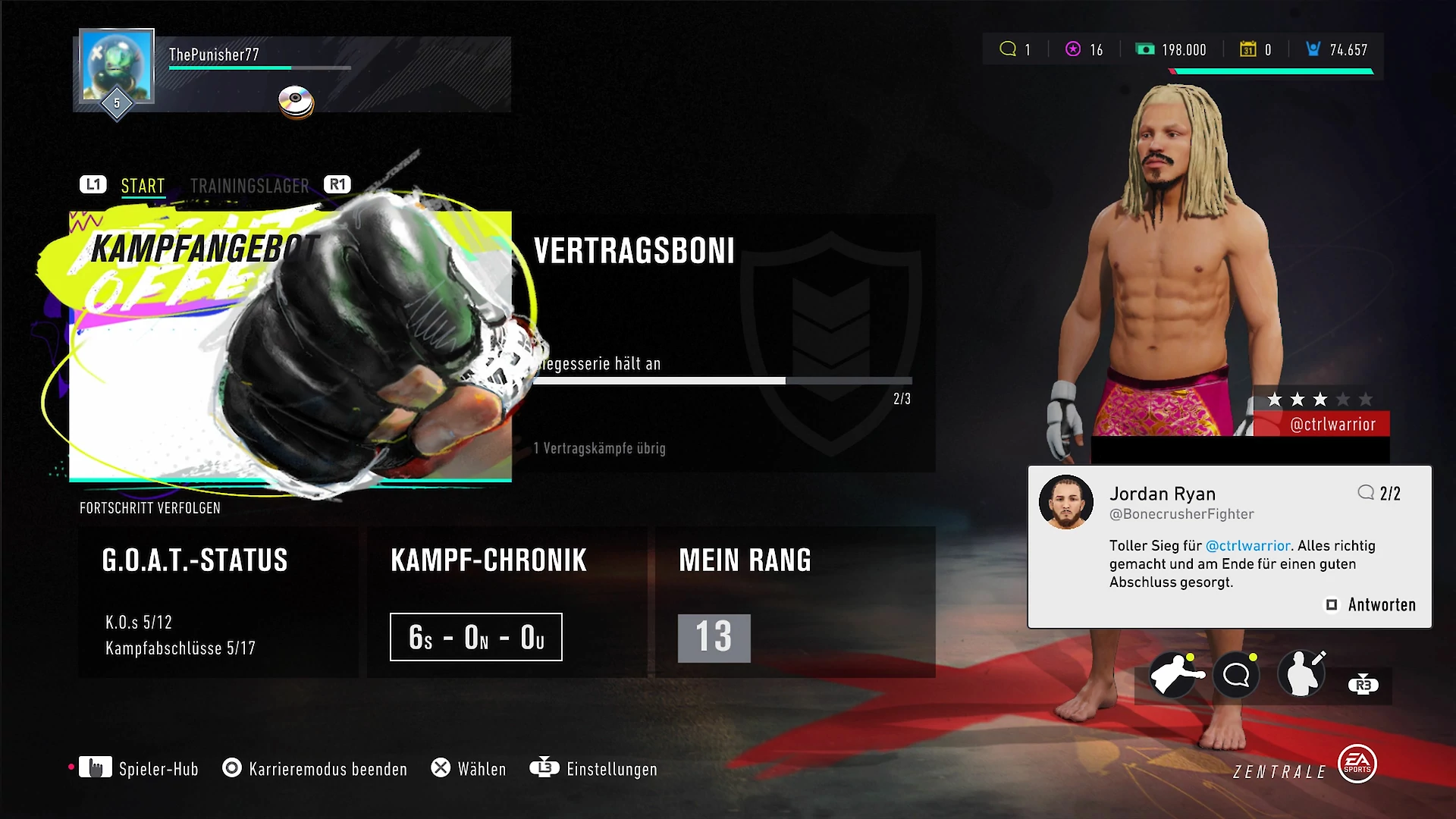Open the Kampf-Chronik record tile
Screen dimensions: 1456x819
(507, 601)
